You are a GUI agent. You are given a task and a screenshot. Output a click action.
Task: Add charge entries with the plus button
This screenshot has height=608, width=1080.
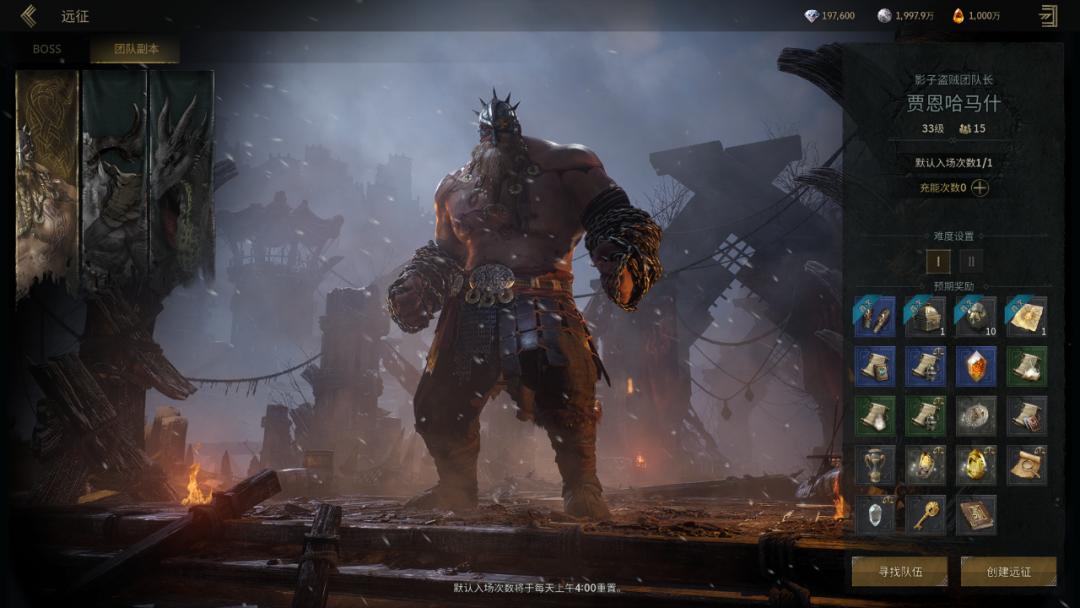(x=980, y=187)
